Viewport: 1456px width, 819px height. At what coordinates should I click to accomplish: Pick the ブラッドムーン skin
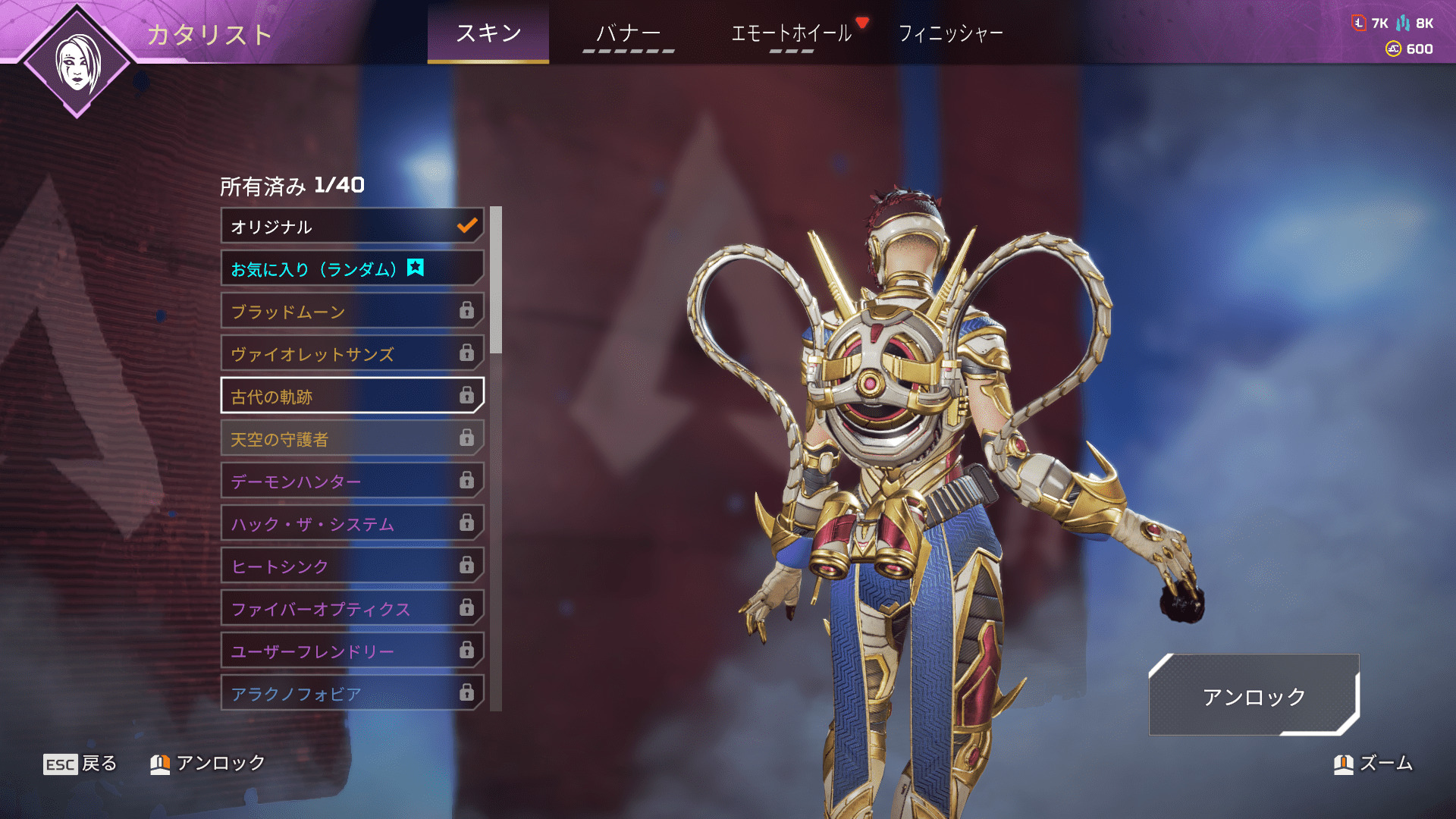(352, 311)
